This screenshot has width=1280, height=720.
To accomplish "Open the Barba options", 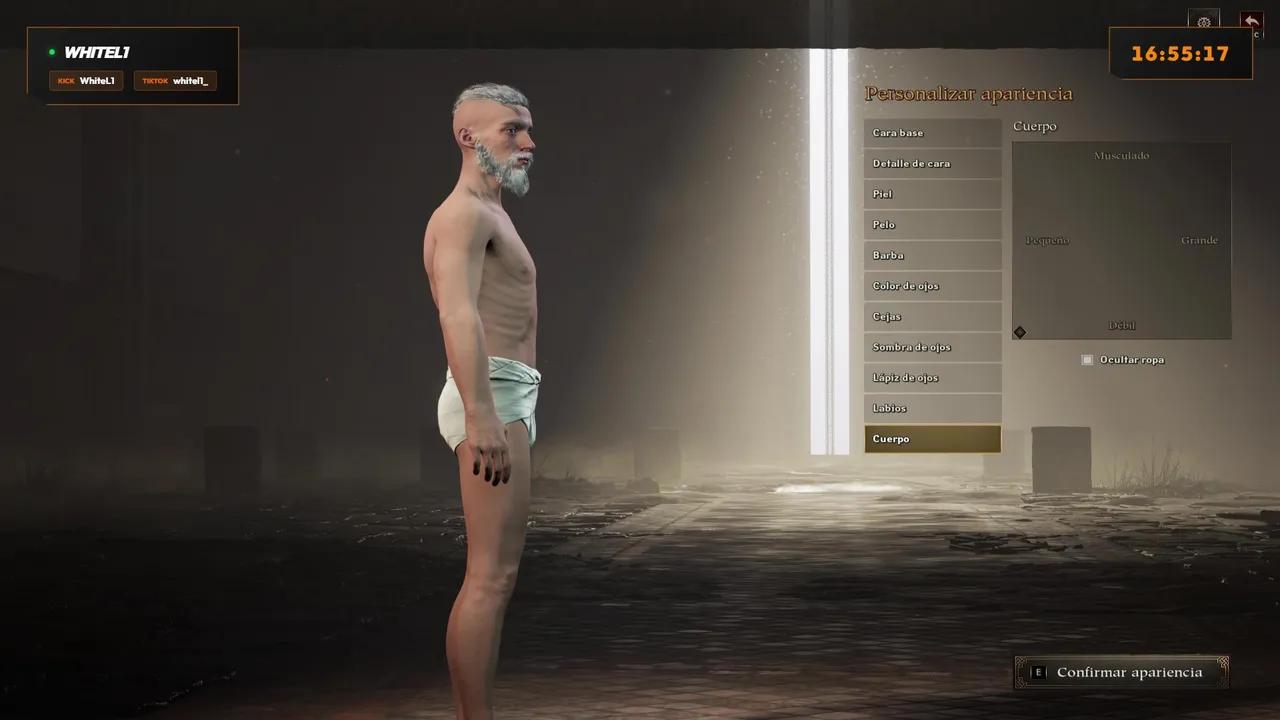I will pos(932,255).
